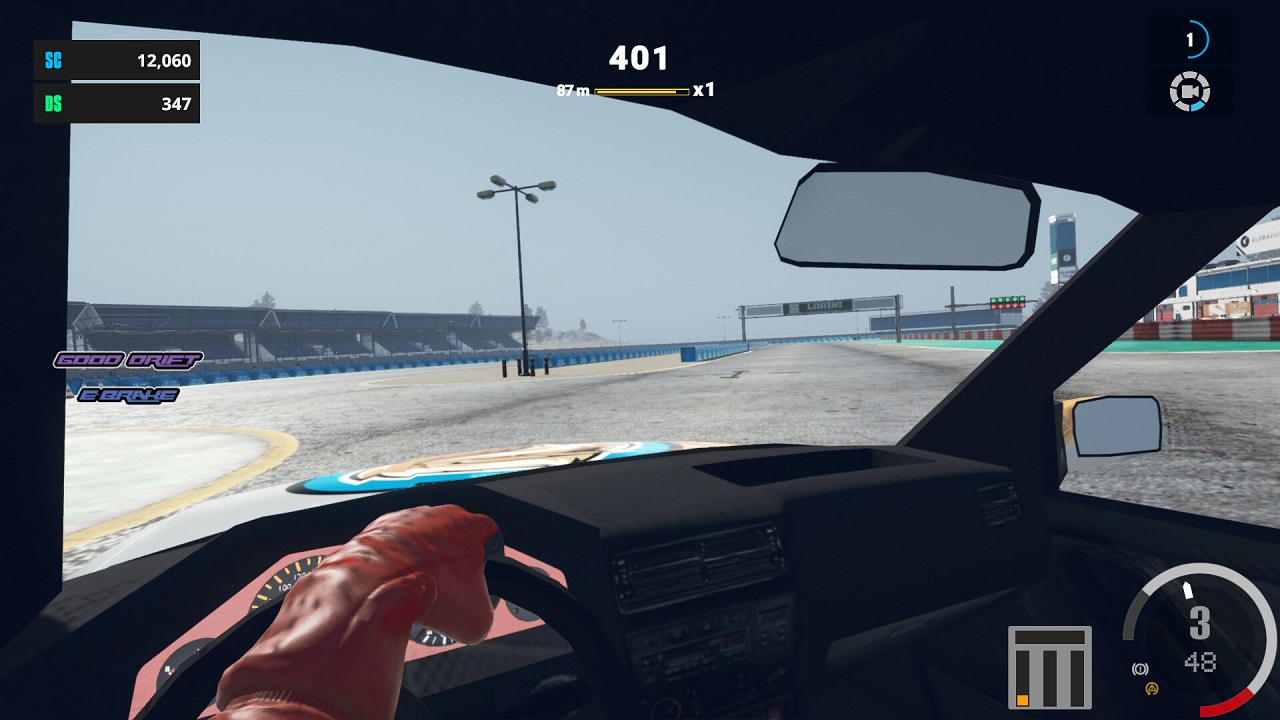1280x720 pixels.
Task: Click the GOOD DRIFT notification text
Action: tap(130, 358)
